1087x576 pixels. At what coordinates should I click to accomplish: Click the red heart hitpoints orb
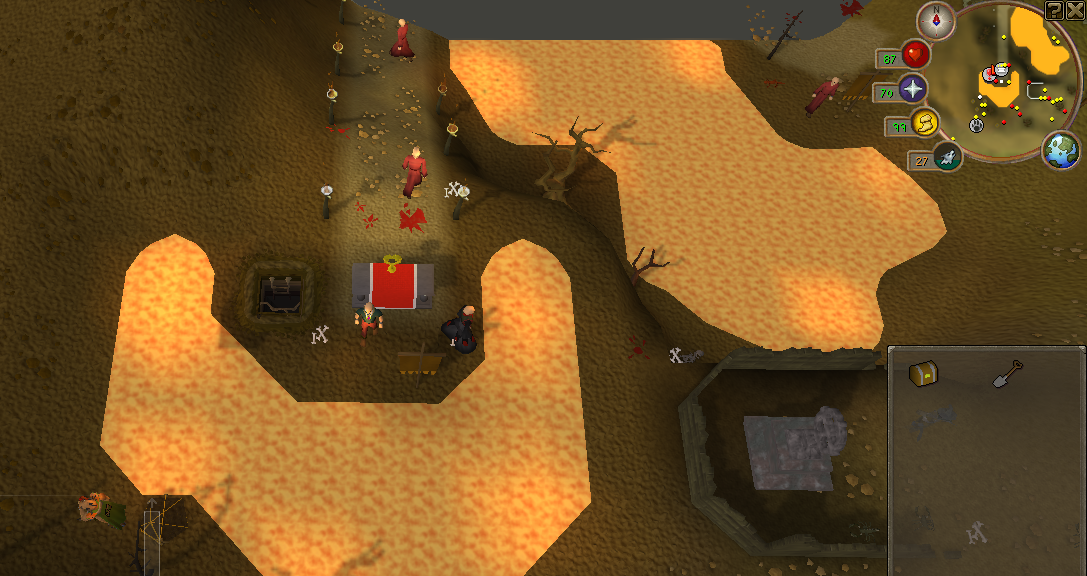point(915,54)
